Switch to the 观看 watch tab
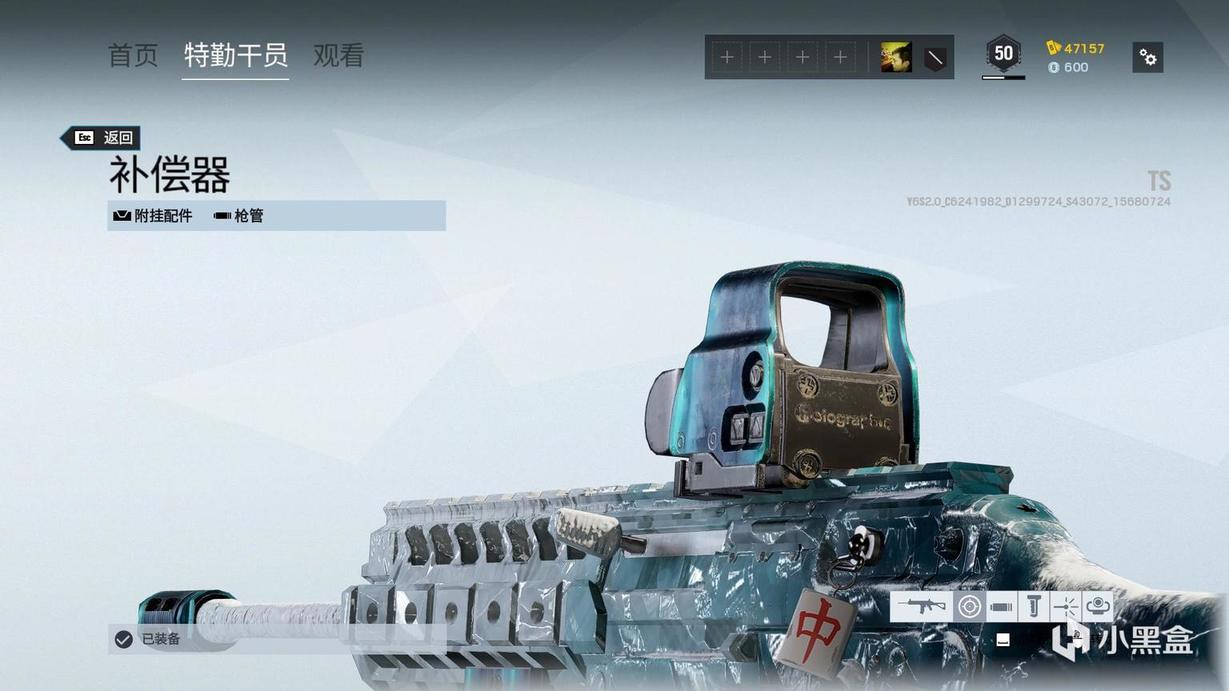This screenshot has width=1229, height=691. point(338,55)
